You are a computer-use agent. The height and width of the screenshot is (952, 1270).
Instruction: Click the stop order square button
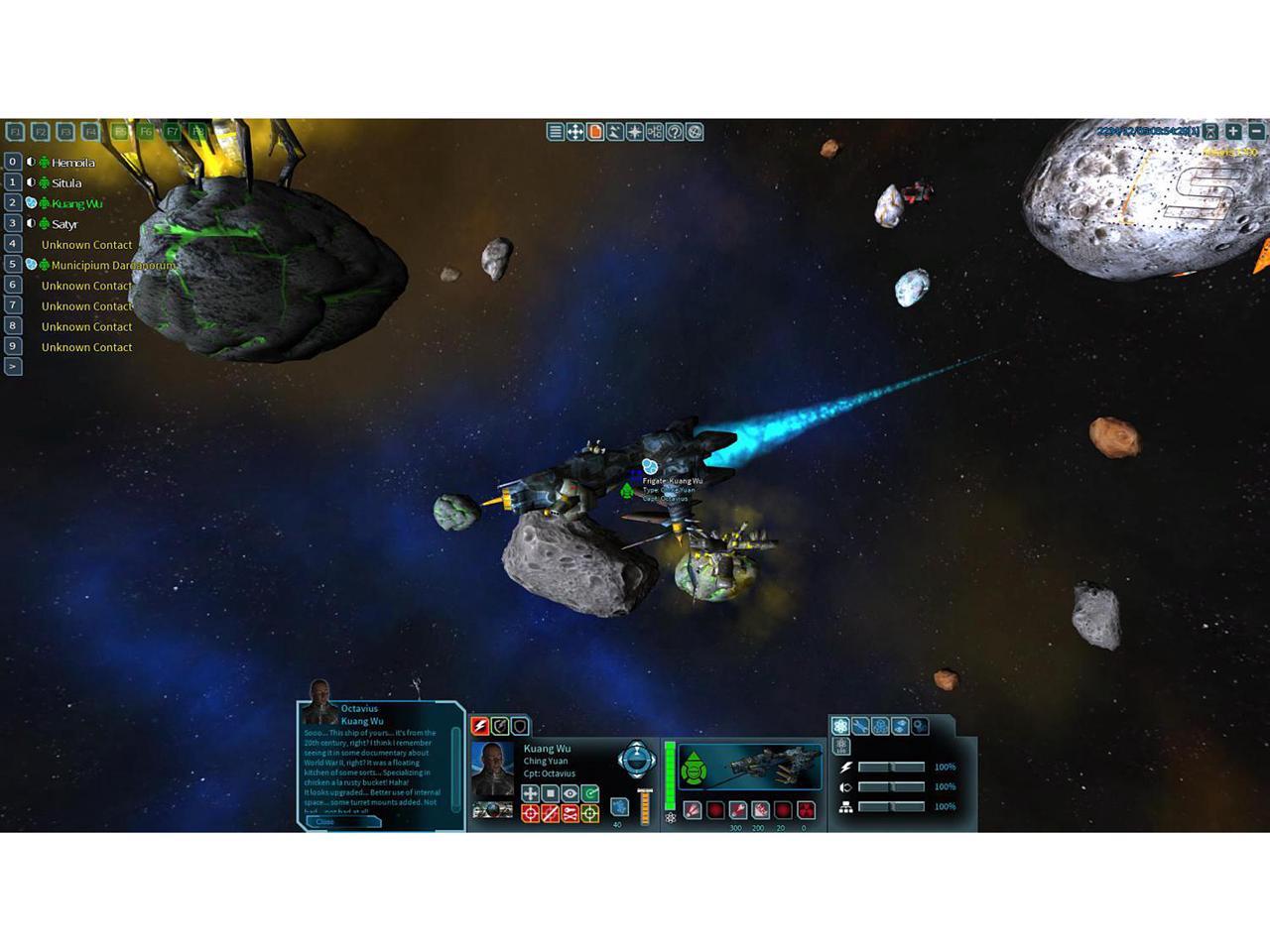(x=551, y=793)
